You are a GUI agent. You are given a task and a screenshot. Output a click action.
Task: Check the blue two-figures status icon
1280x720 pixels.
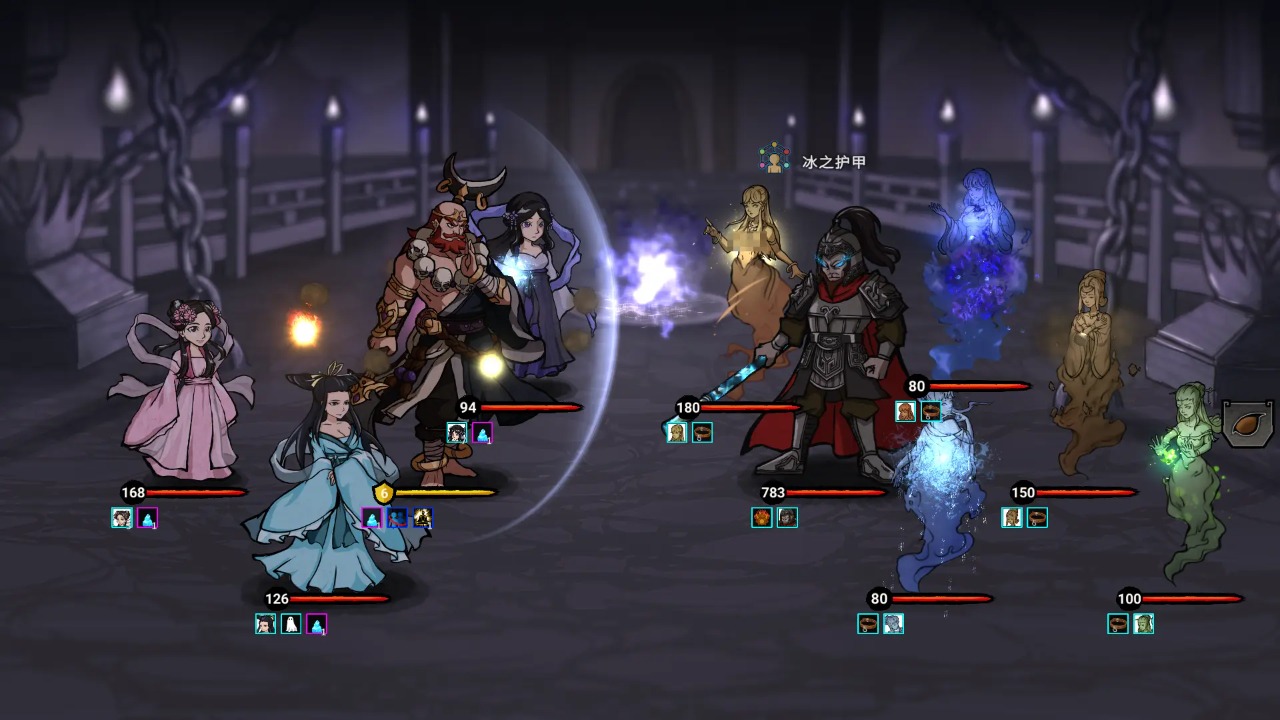pyautogui.click(x=397, y=517)
